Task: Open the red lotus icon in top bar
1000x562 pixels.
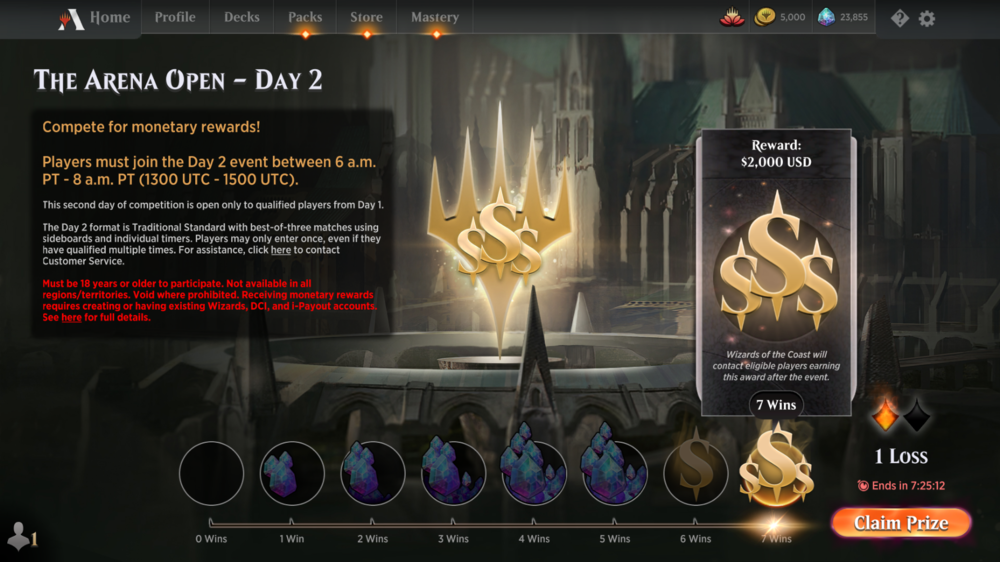Action: click(732, 18)
